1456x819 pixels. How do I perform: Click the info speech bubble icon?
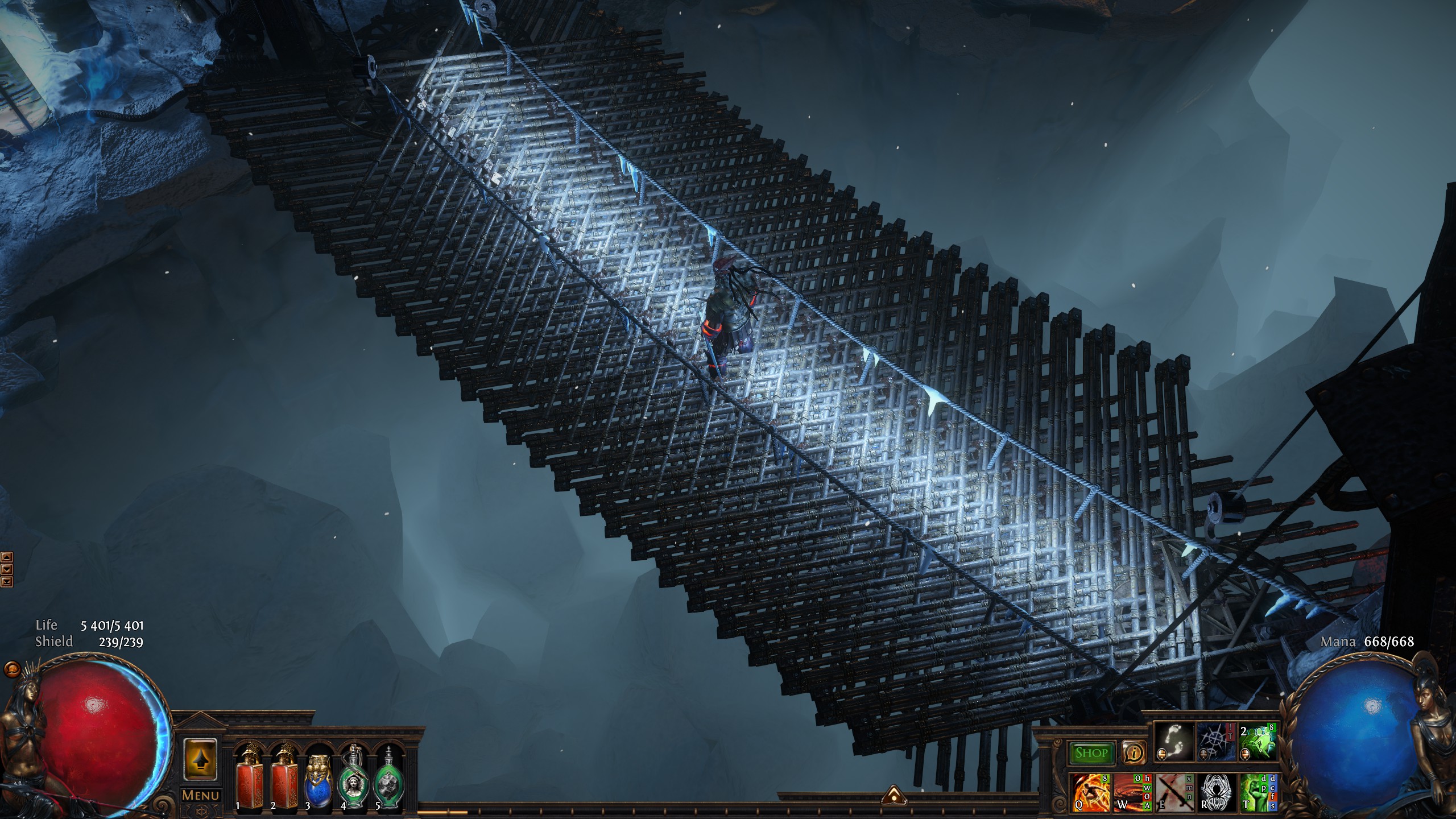coord(1134,754)
